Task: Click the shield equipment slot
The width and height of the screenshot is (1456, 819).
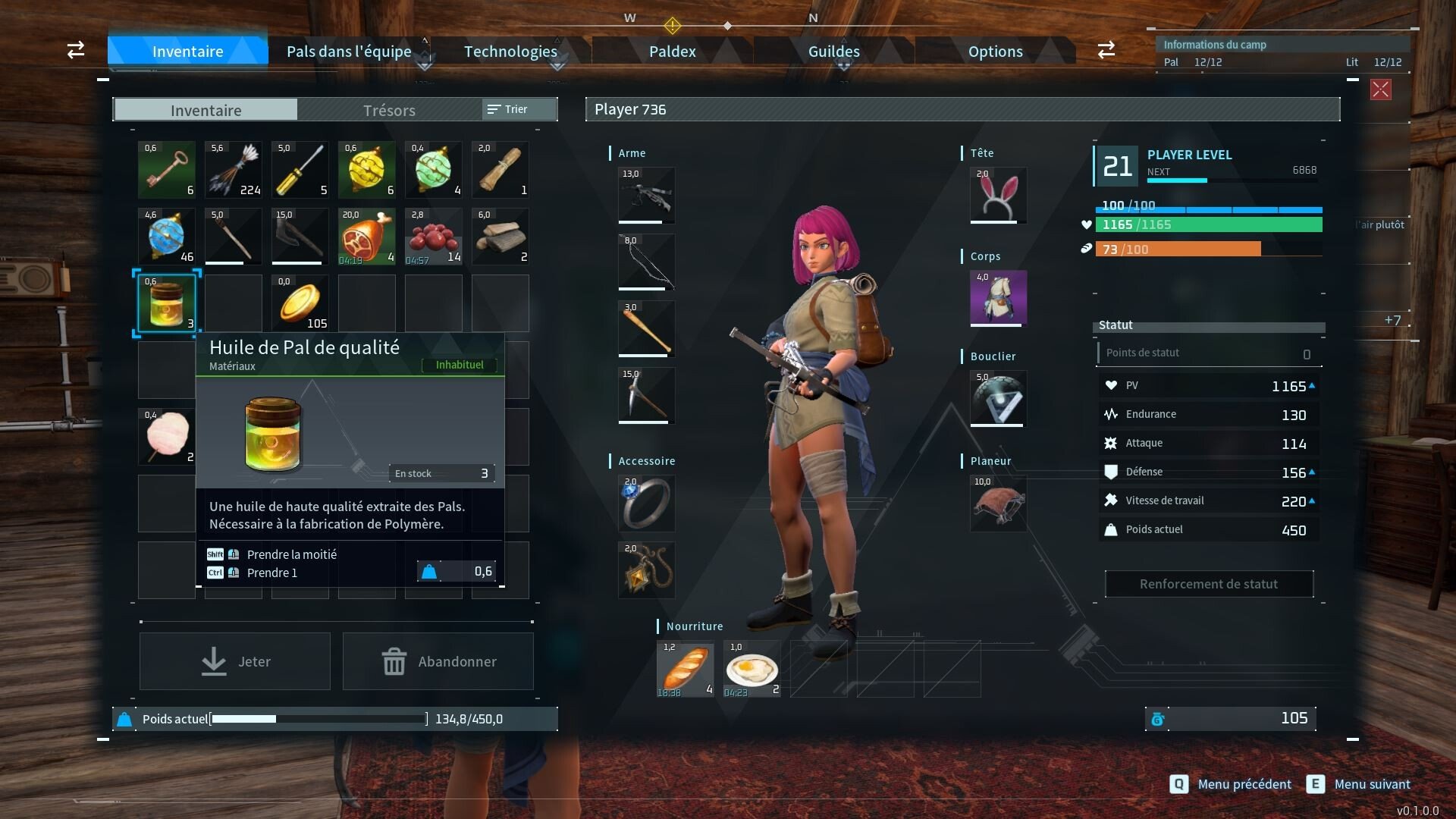Action: [x=998, y=399]
